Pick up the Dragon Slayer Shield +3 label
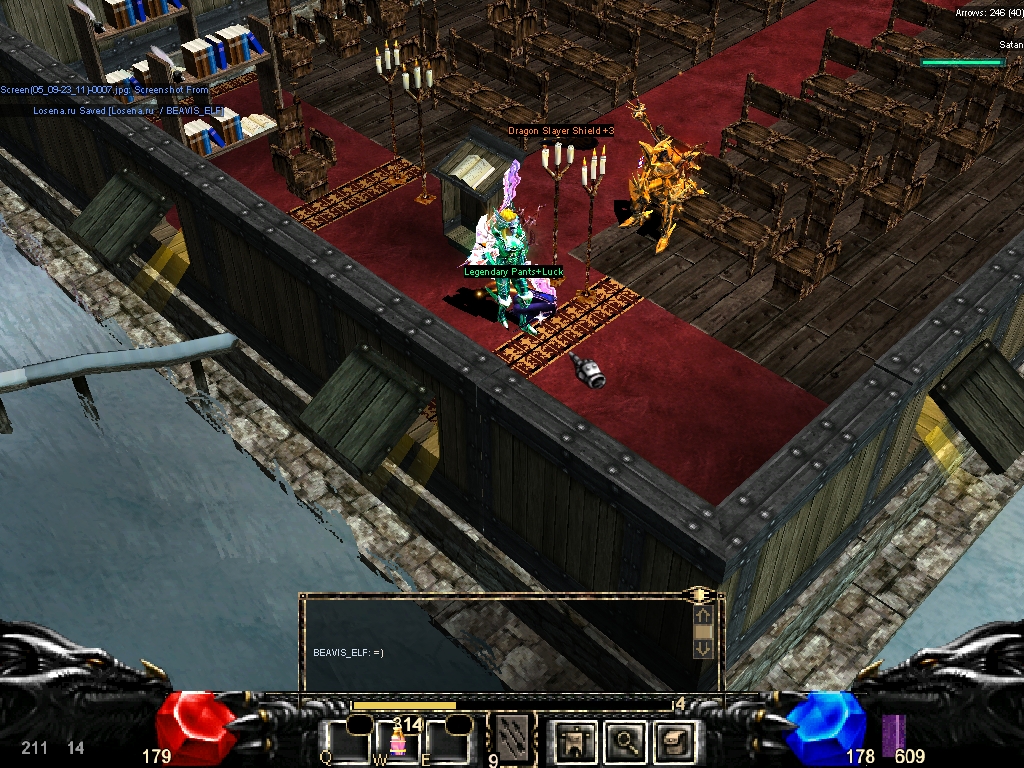This screenshot has height=768, width=1024. tap(561, 131)
